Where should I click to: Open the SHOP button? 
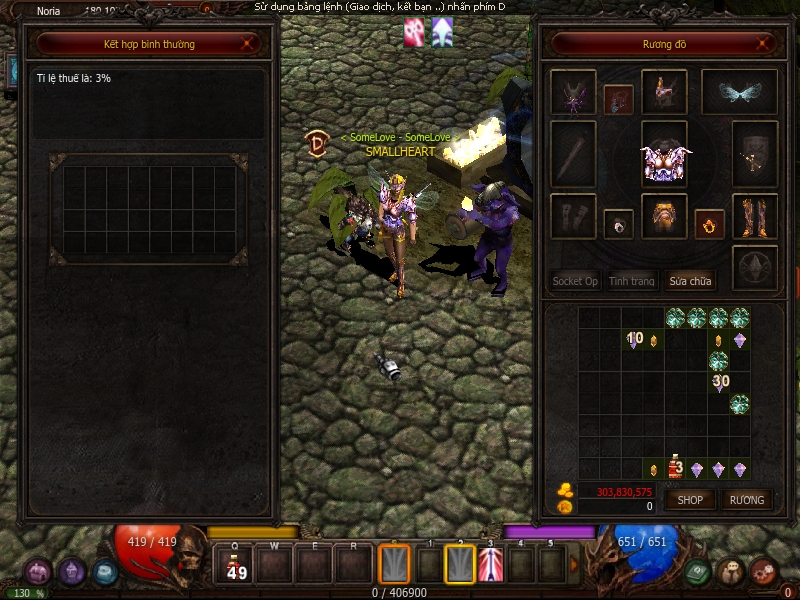(691, 499)
